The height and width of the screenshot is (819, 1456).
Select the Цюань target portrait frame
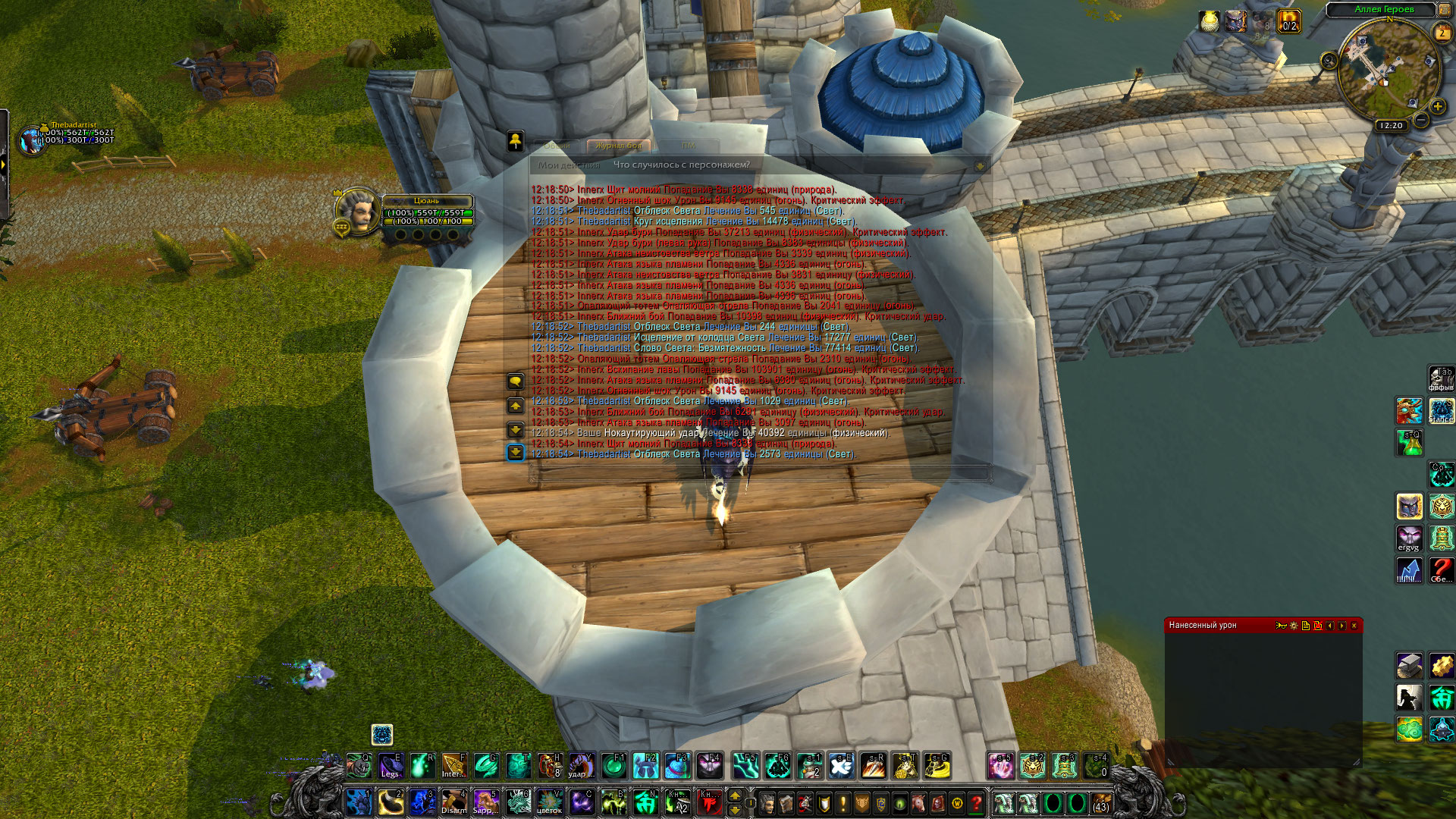point(358,212)
